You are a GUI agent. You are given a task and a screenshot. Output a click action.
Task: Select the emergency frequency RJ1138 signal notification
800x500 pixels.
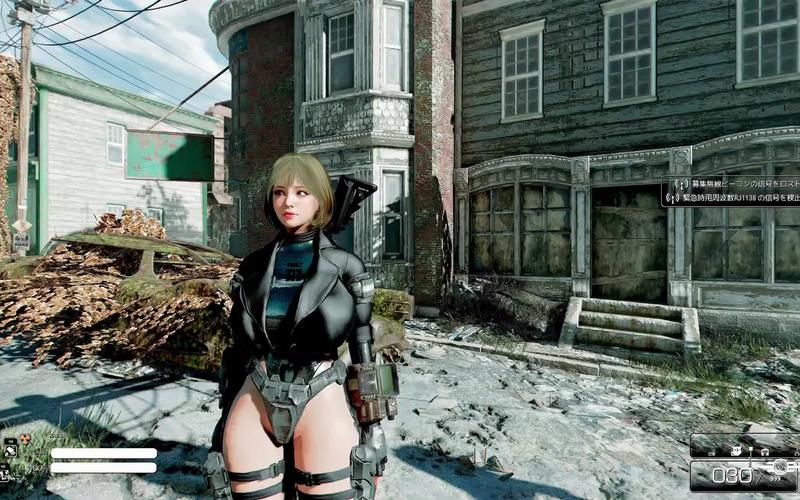point(734,199)
